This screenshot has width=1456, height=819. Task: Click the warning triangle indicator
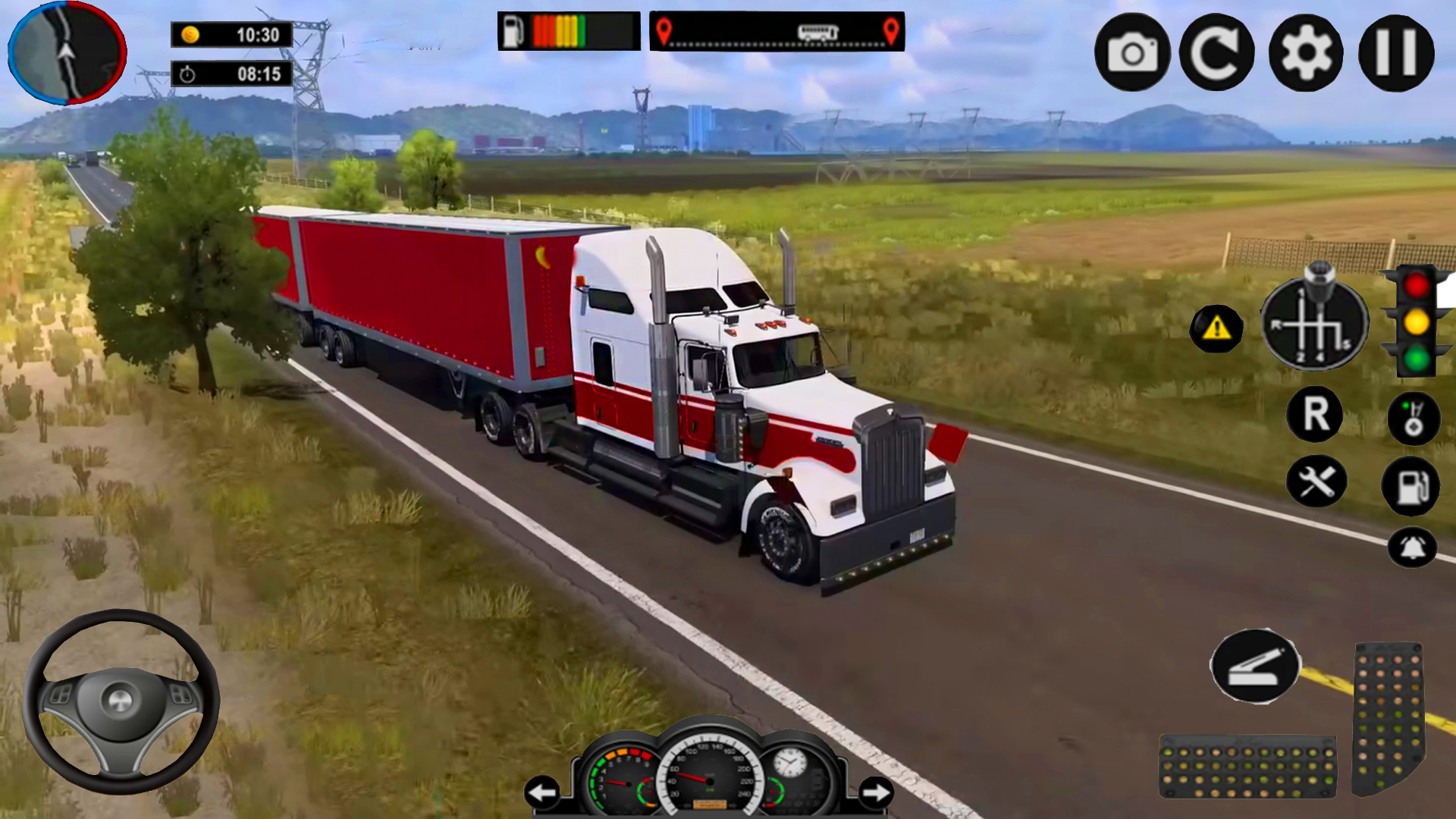(x=1216, y=328)
